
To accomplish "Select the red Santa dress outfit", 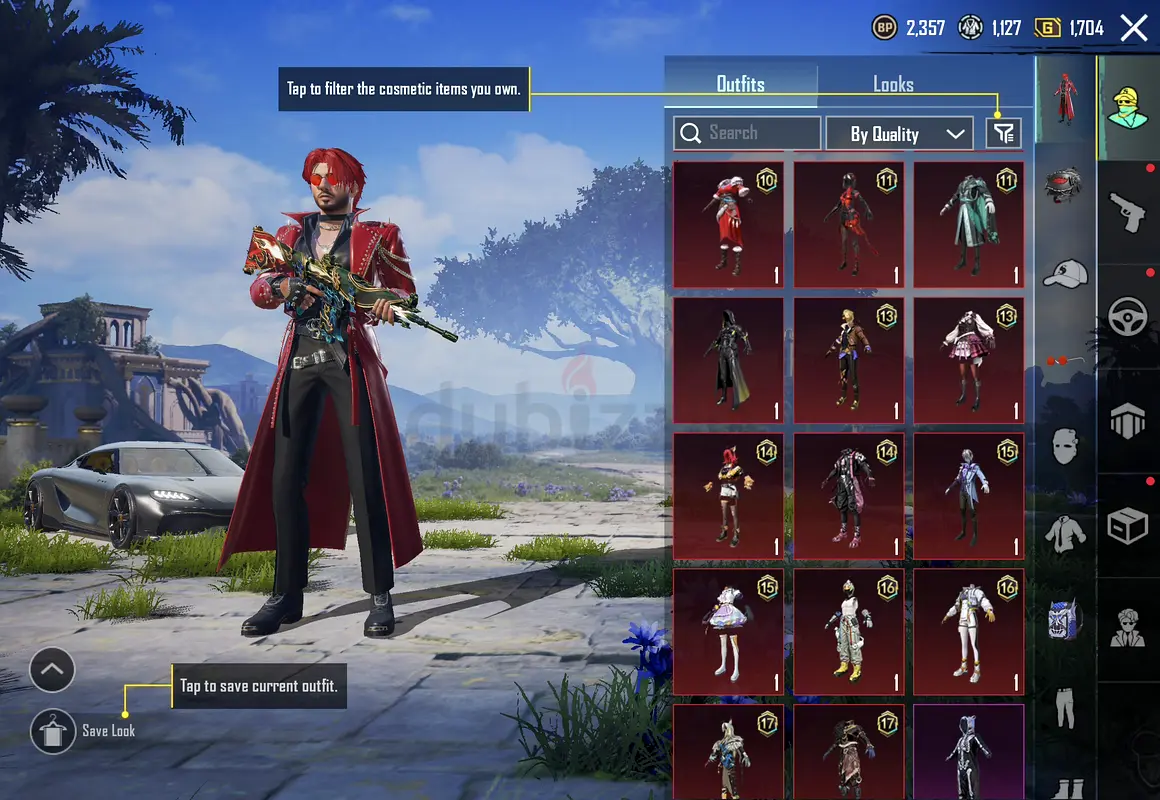I will tap(728, 225).
